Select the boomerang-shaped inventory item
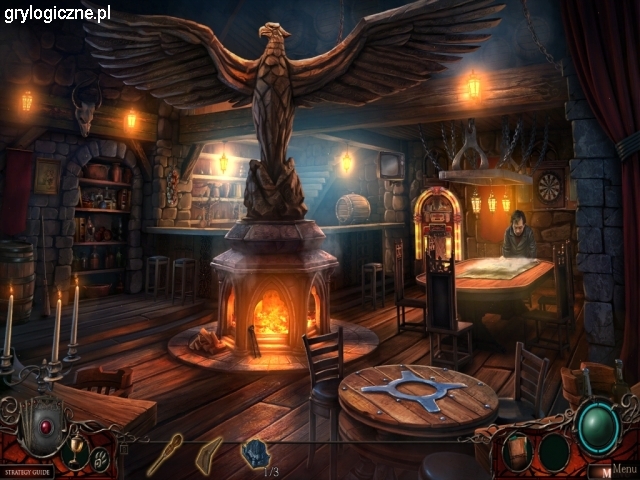 [x=209, y=453]
